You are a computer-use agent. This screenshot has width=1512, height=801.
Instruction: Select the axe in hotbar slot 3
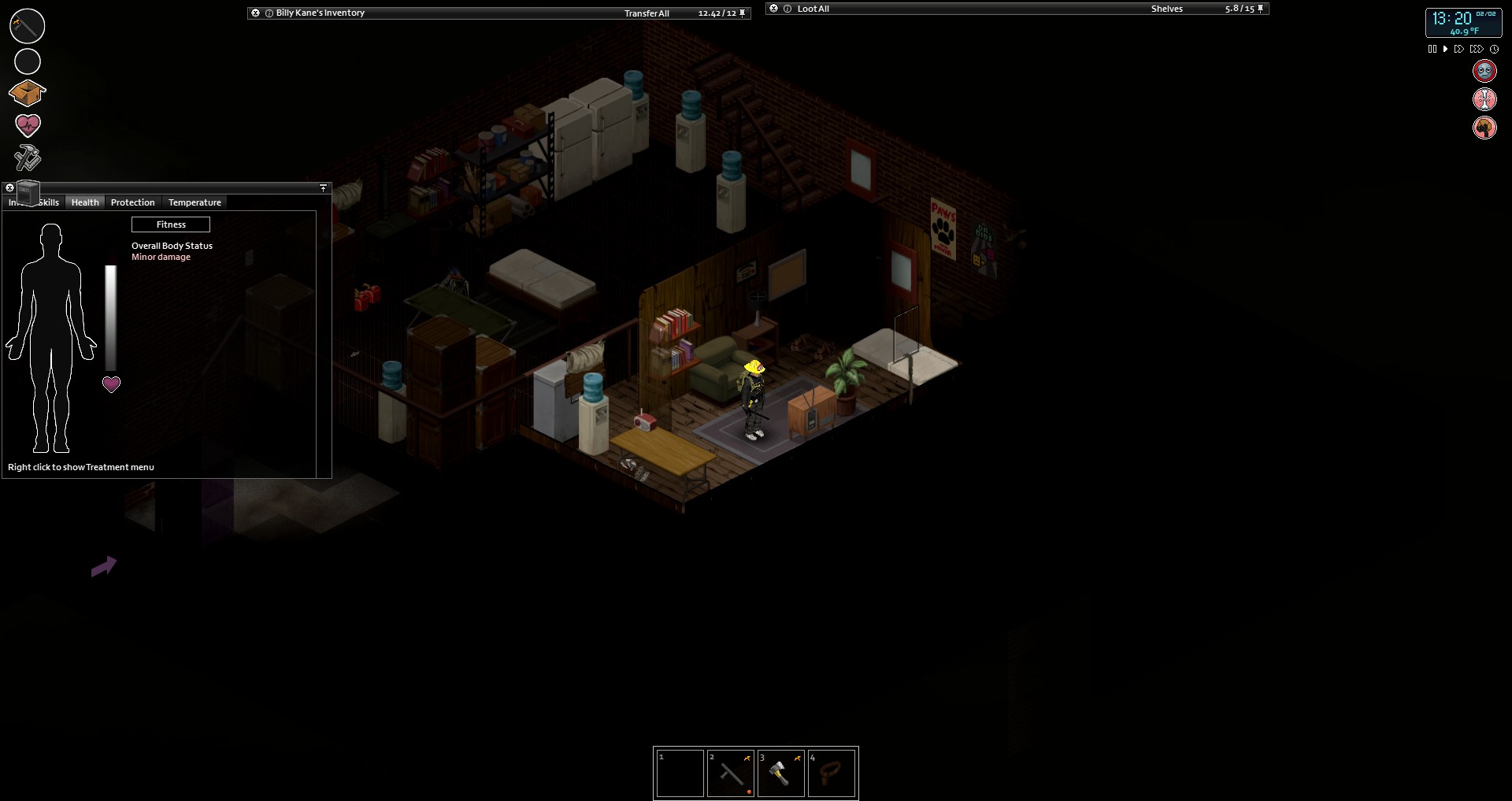pyautogui.click(x=780, y=773)
